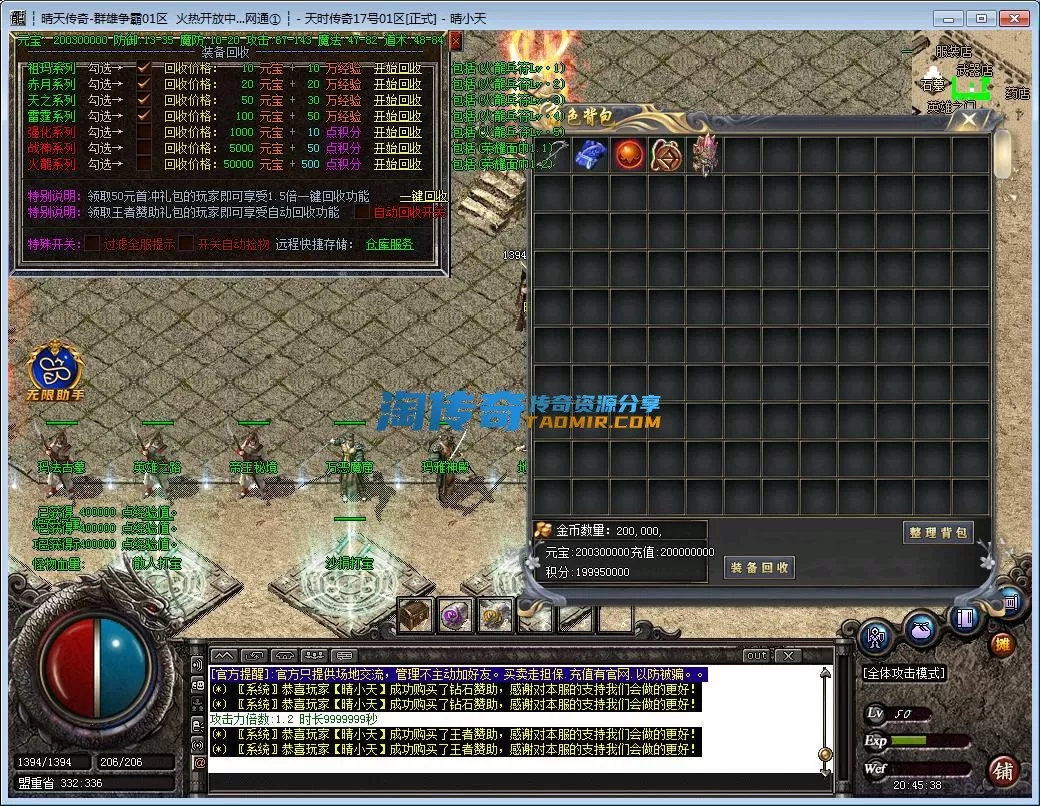
Task: Open the 仓库服务 warehouse service link
Action: pyautogui.click(x=389, y=244)
